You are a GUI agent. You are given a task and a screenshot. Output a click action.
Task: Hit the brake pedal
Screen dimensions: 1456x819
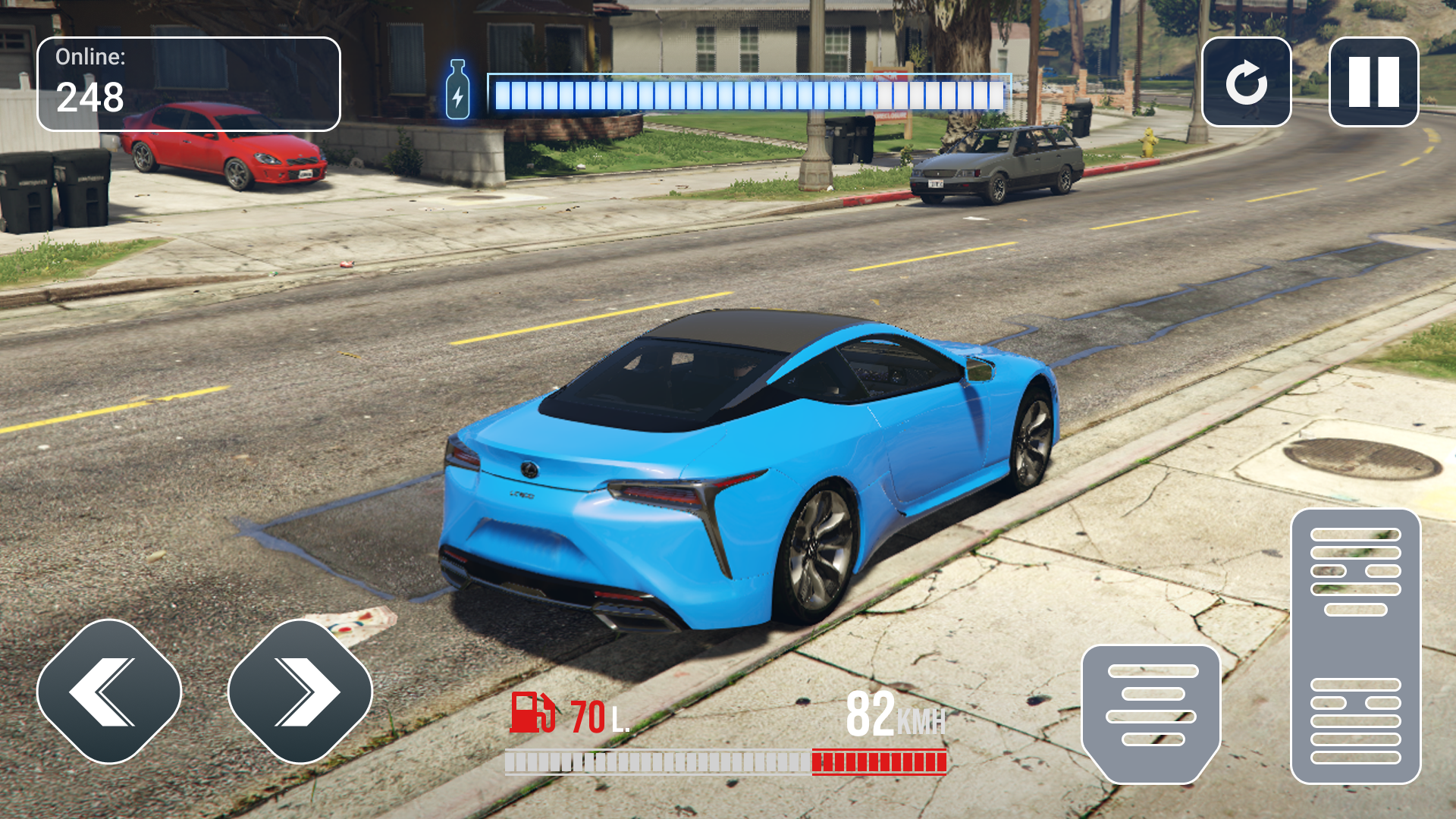tap(1151, 713)
